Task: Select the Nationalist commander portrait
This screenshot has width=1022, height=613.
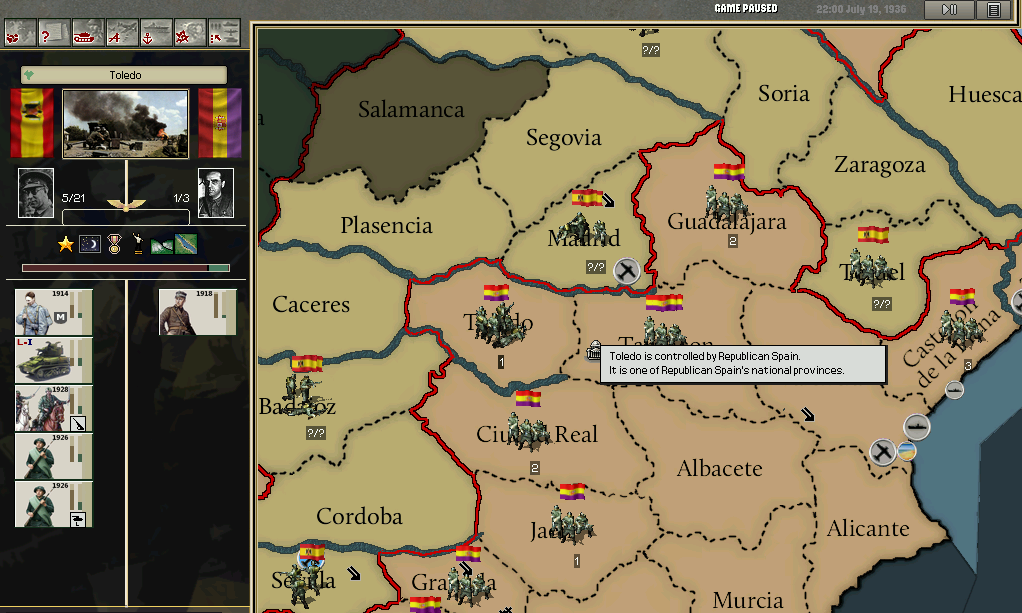Action: click(x=36, y=192)
